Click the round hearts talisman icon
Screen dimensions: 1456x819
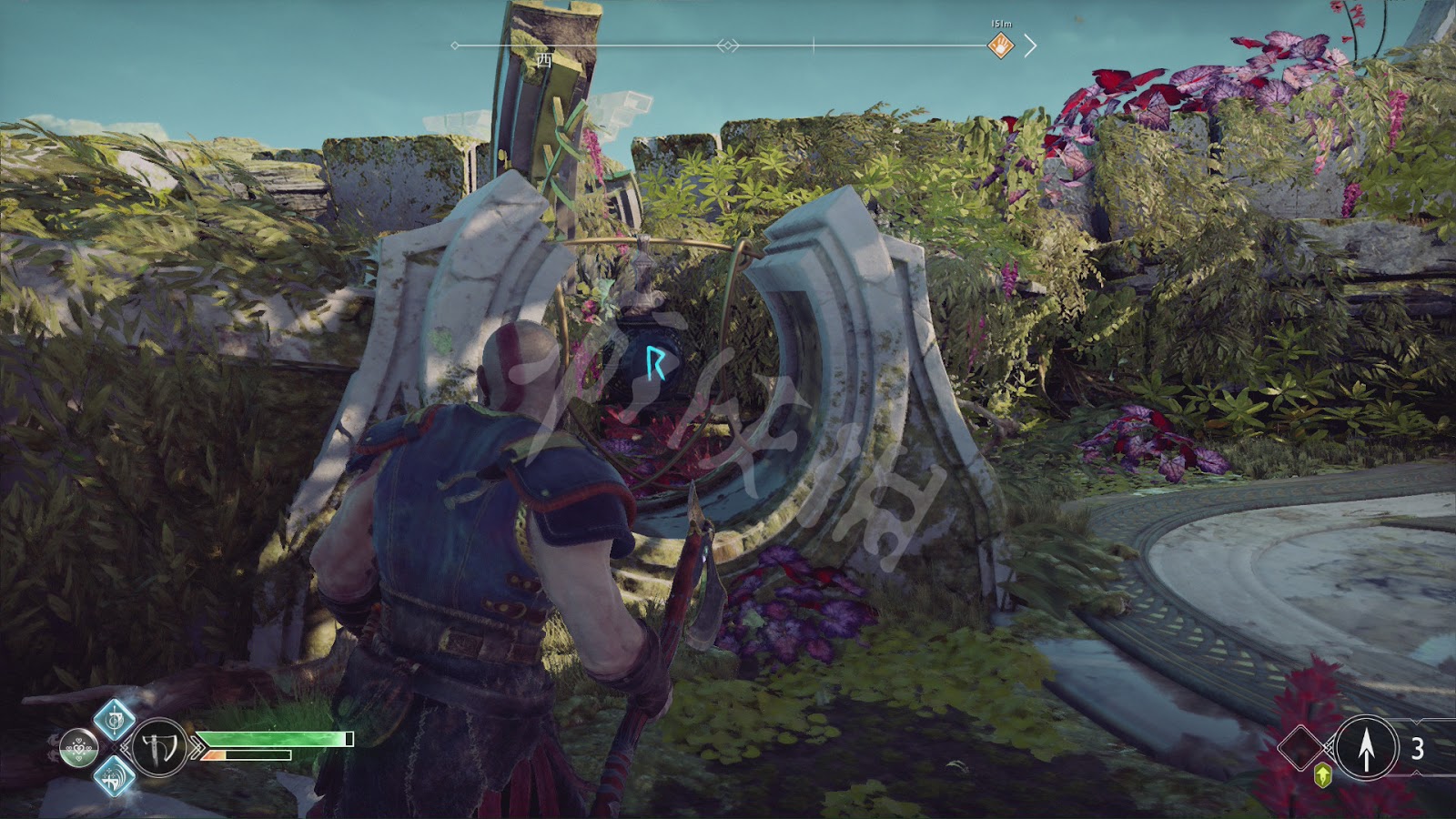(x=78, y=749)
